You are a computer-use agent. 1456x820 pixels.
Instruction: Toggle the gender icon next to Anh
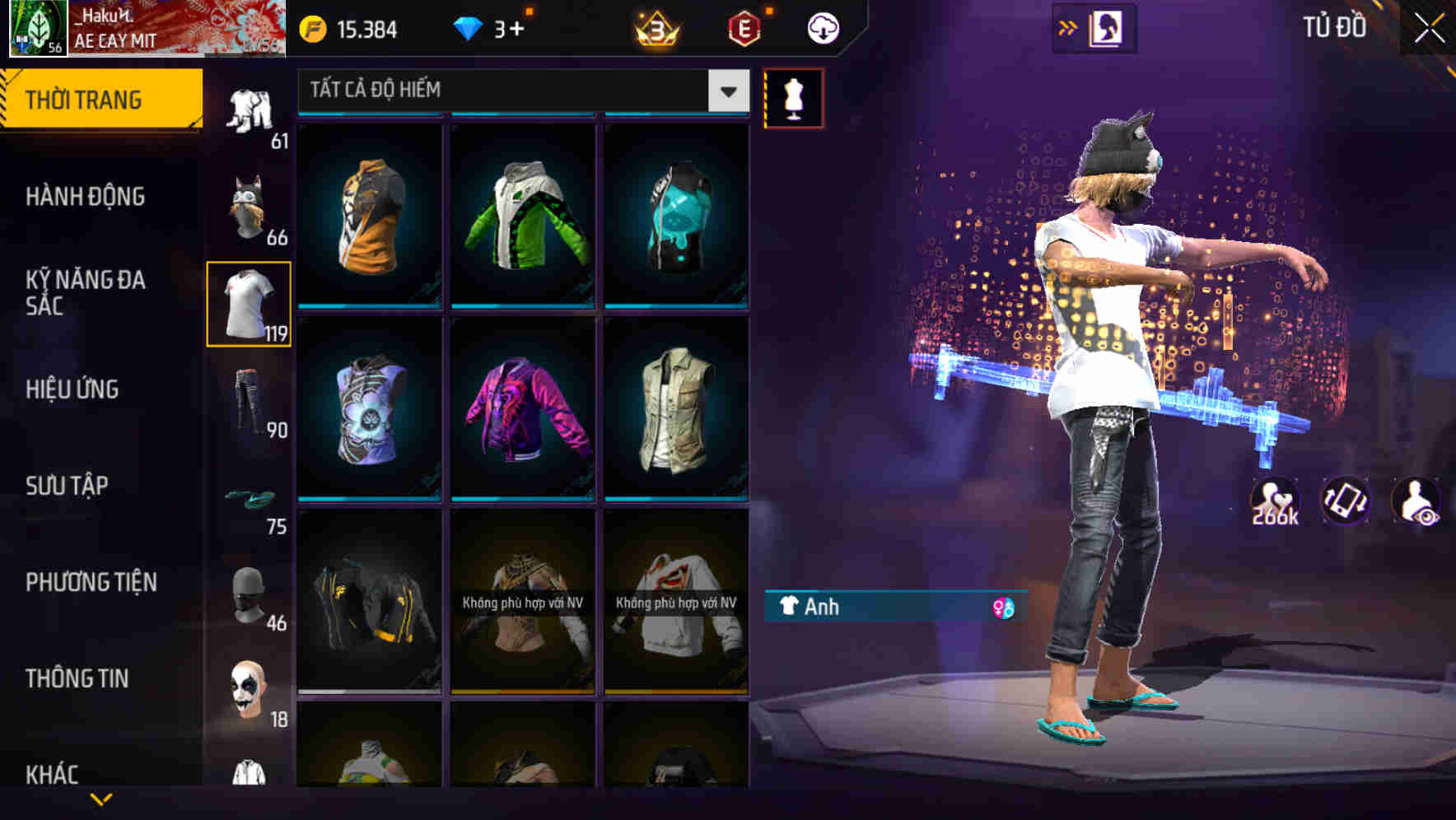pyautogui.click(x=1003, y=608)
